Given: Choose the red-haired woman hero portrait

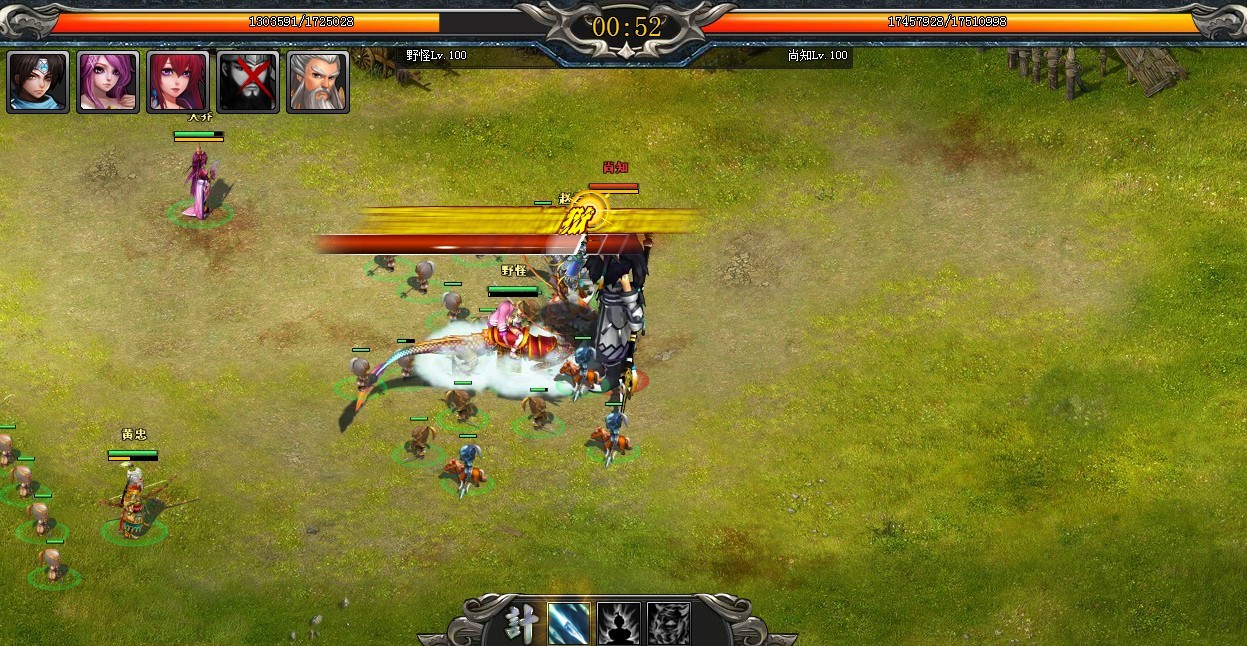Looking at the screenshot, I should 178,82.
